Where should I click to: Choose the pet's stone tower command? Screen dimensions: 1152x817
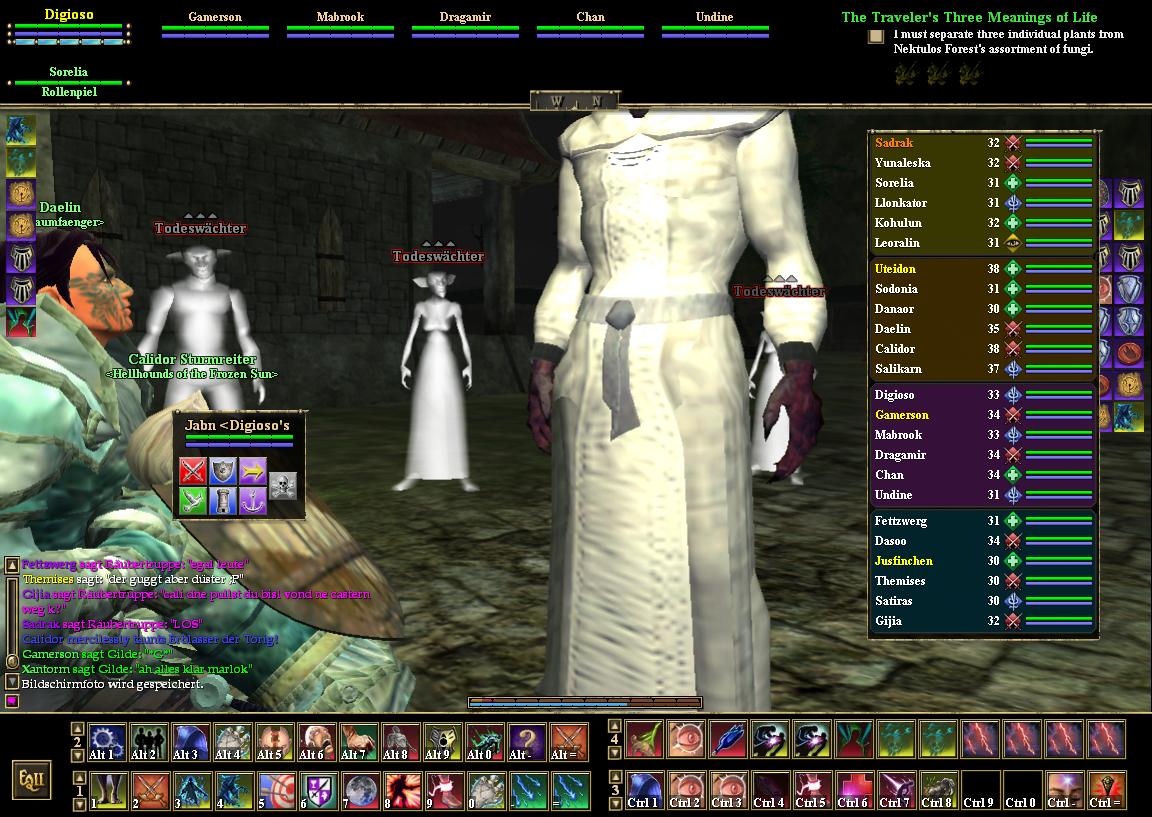[222, 500]
